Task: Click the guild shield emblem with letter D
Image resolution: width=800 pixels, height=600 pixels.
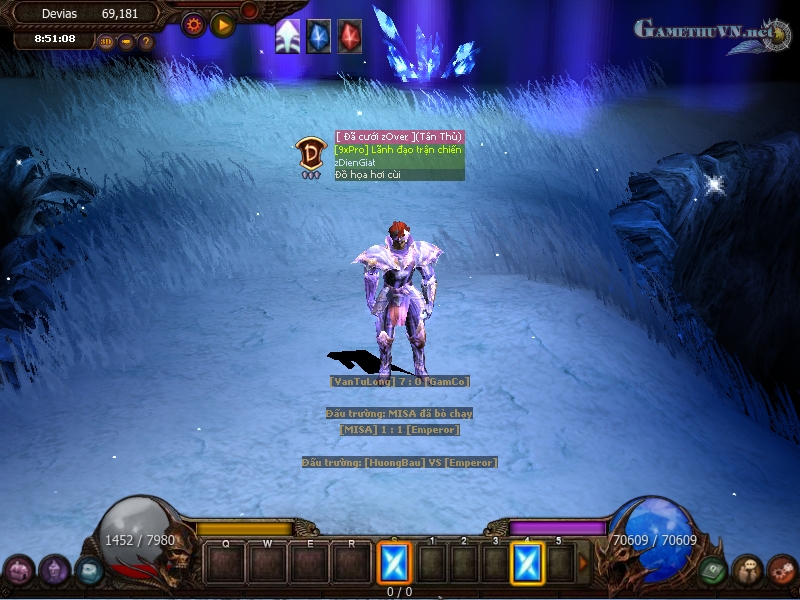Action: tap(310, 155)
